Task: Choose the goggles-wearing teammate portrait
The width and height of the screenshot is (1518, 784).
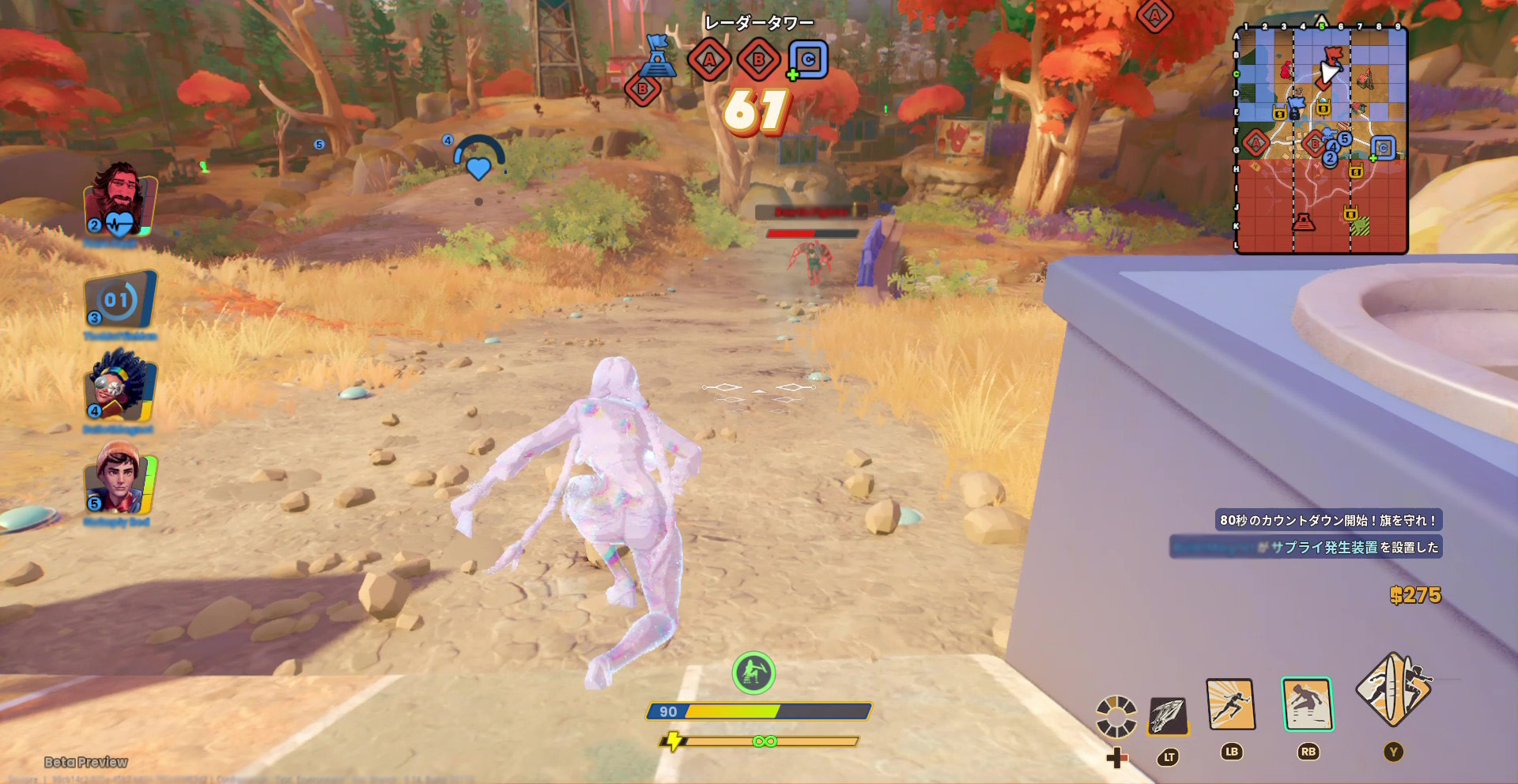Action: click(120, 389)
